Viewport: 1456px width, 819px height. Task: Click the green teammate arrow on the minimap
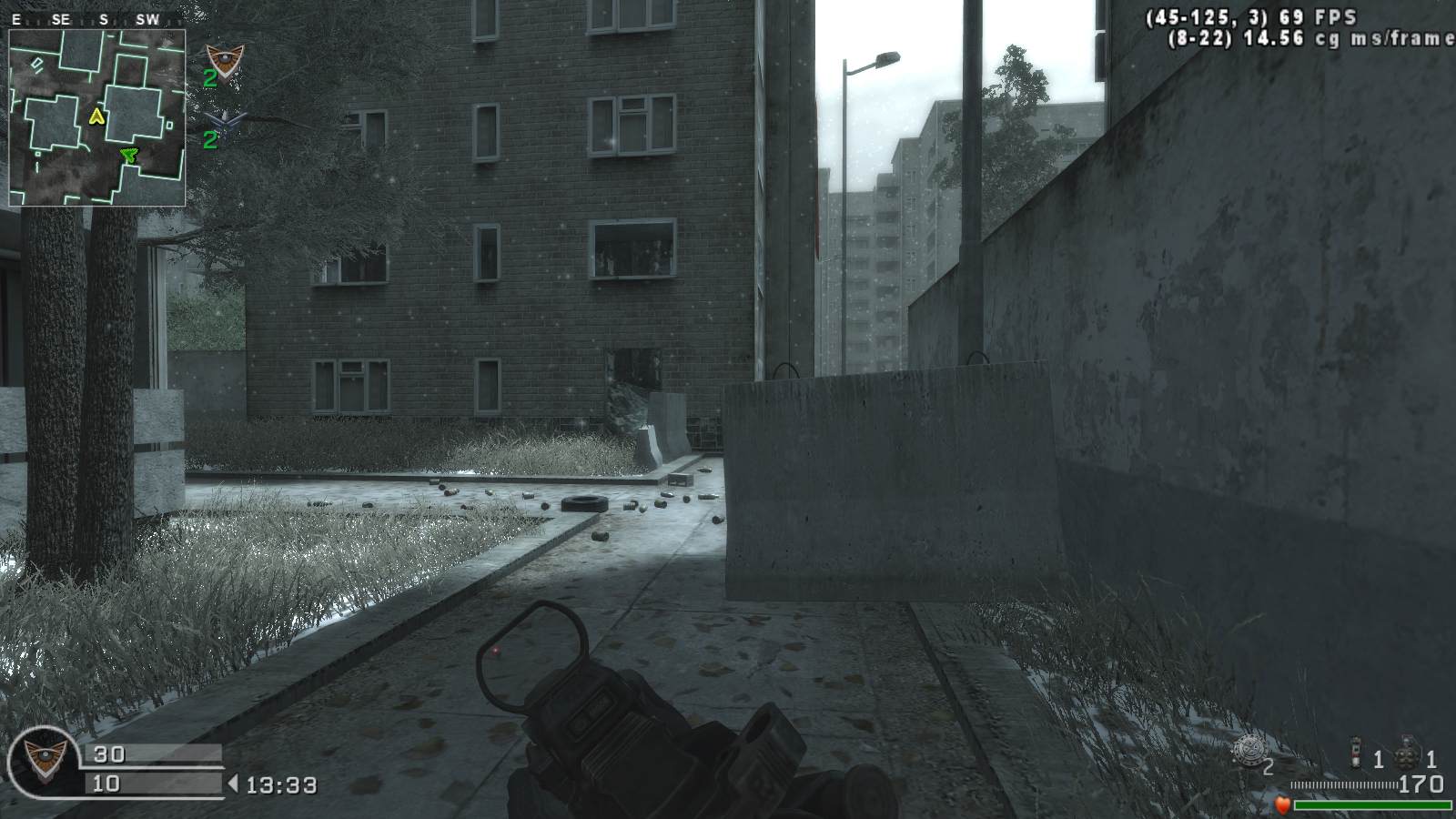click(129, 157)
